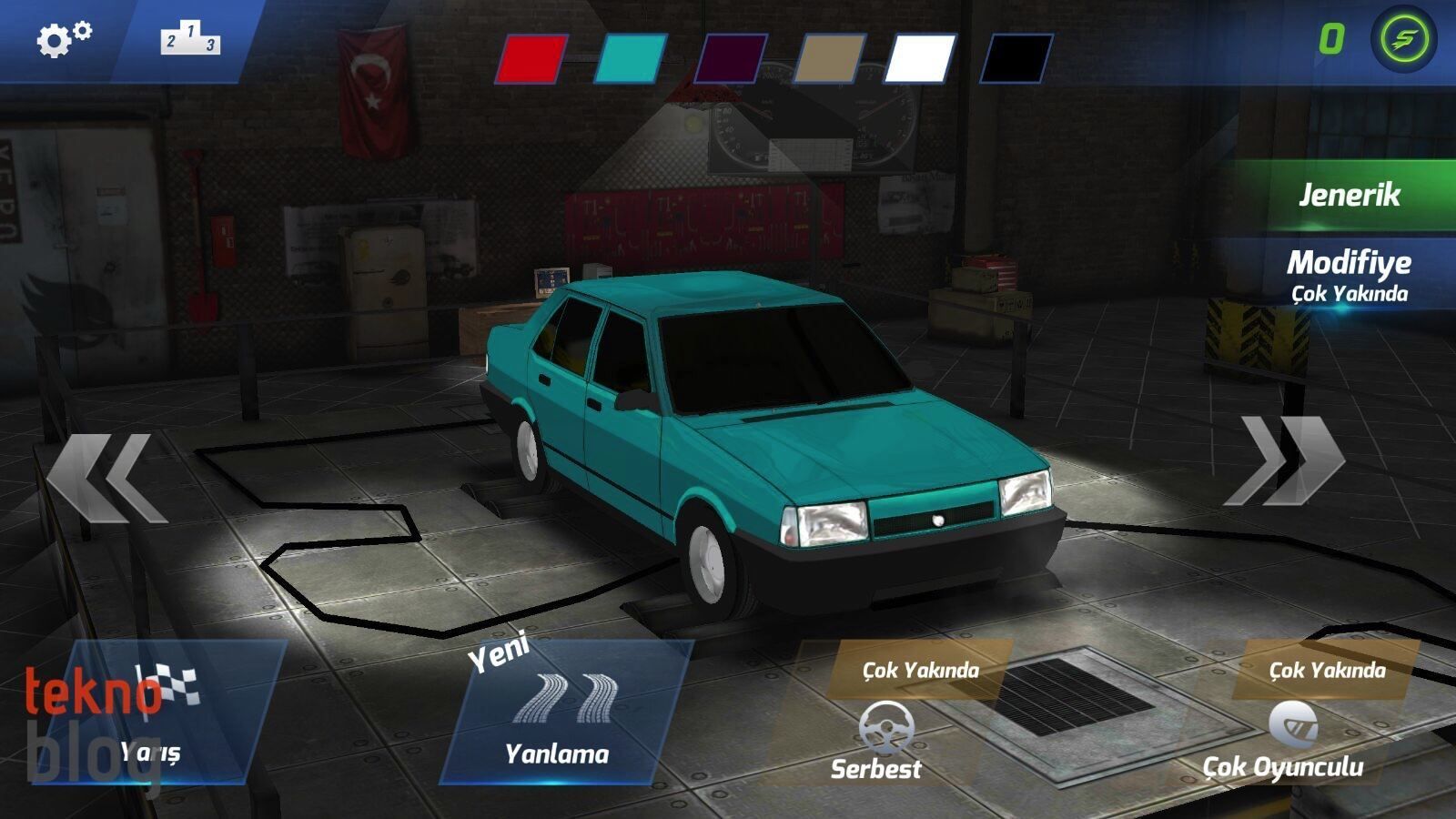Open the Çok Oyunculu multiplayer mode

pyautogui.click(x=1285, y=737)
